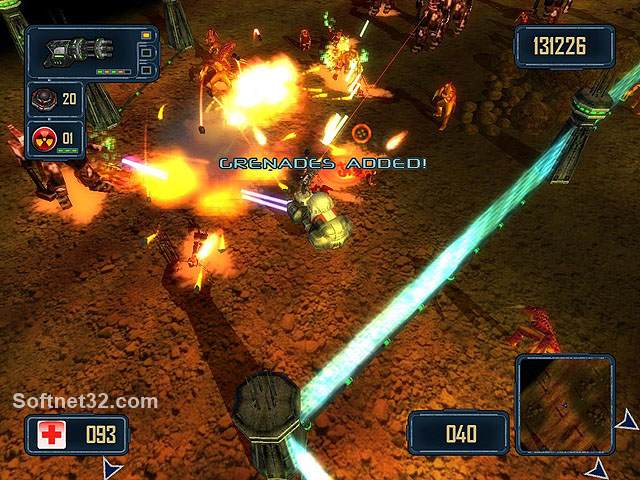Viewport: 640px width, 480px height.
Task: Click the minimap panel
Action: [565, 403]
